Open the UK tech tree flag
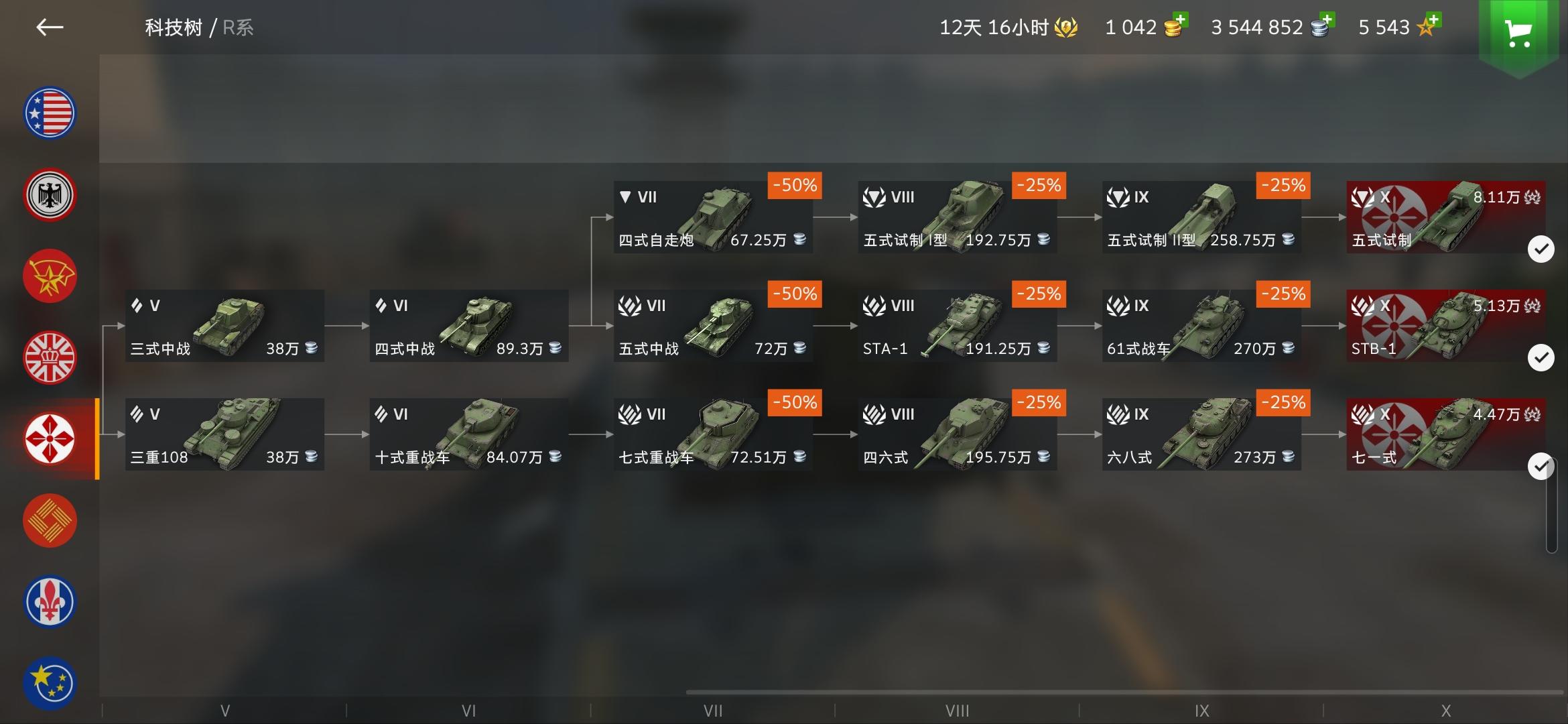 click(50, 357)
